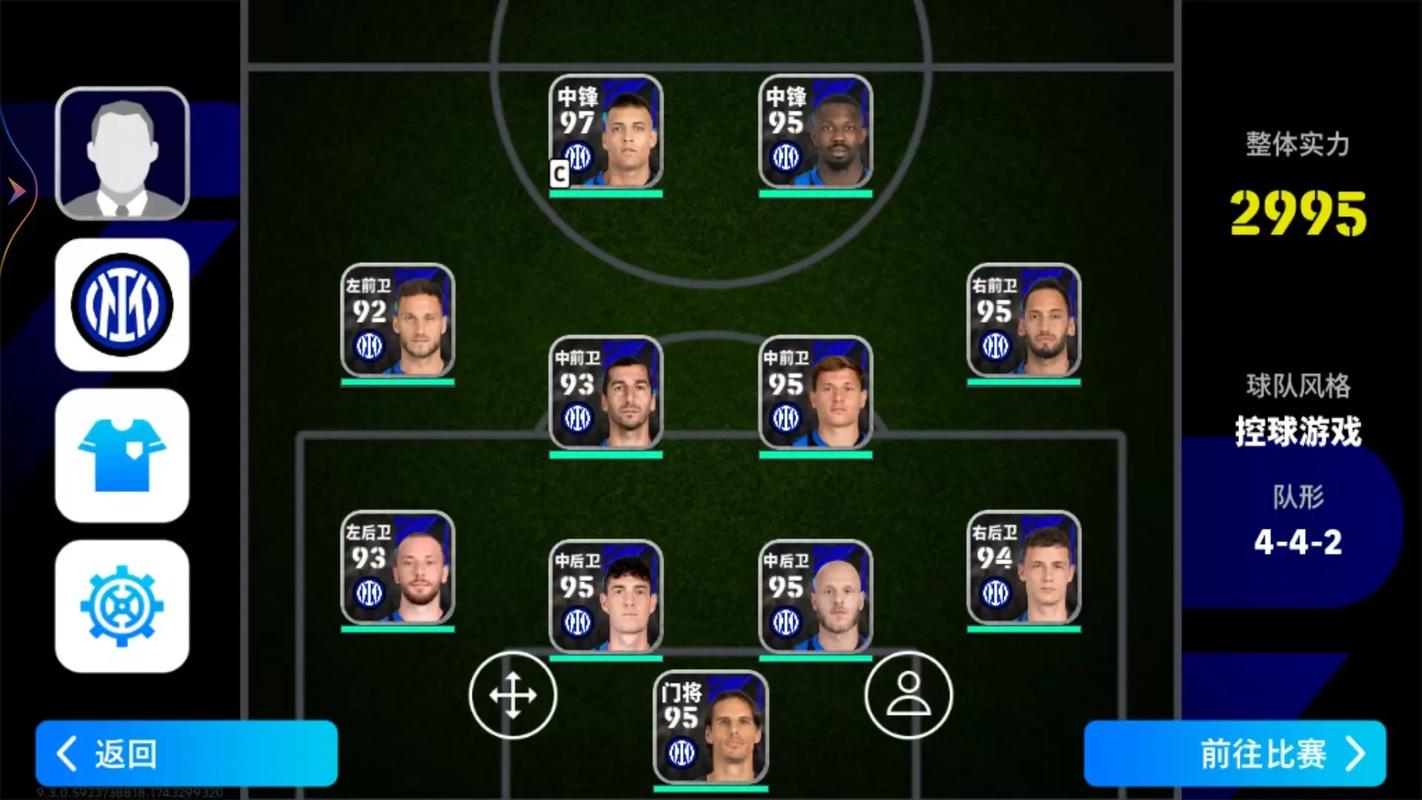1422x800 pixels.
Task: Tap the round person silhouette button
Action: point(908,695)
